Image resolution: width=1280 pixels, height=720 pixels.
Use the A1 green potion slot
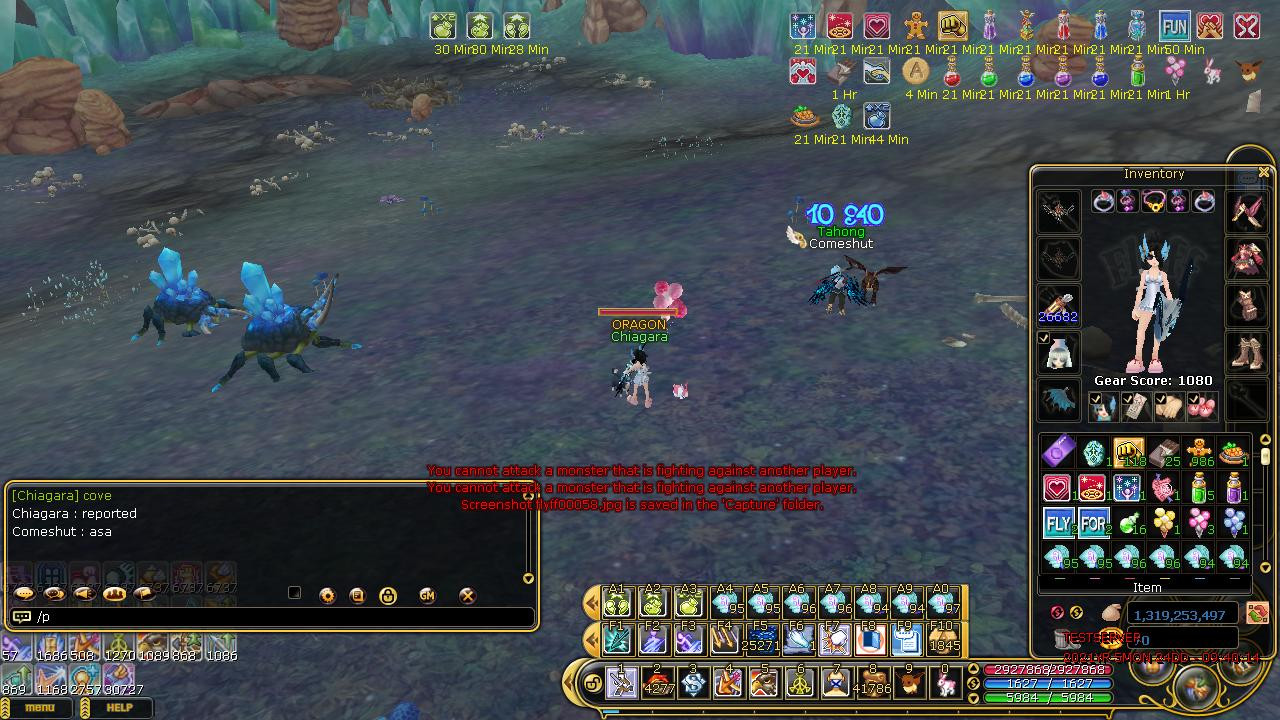[x=617, y=602]
